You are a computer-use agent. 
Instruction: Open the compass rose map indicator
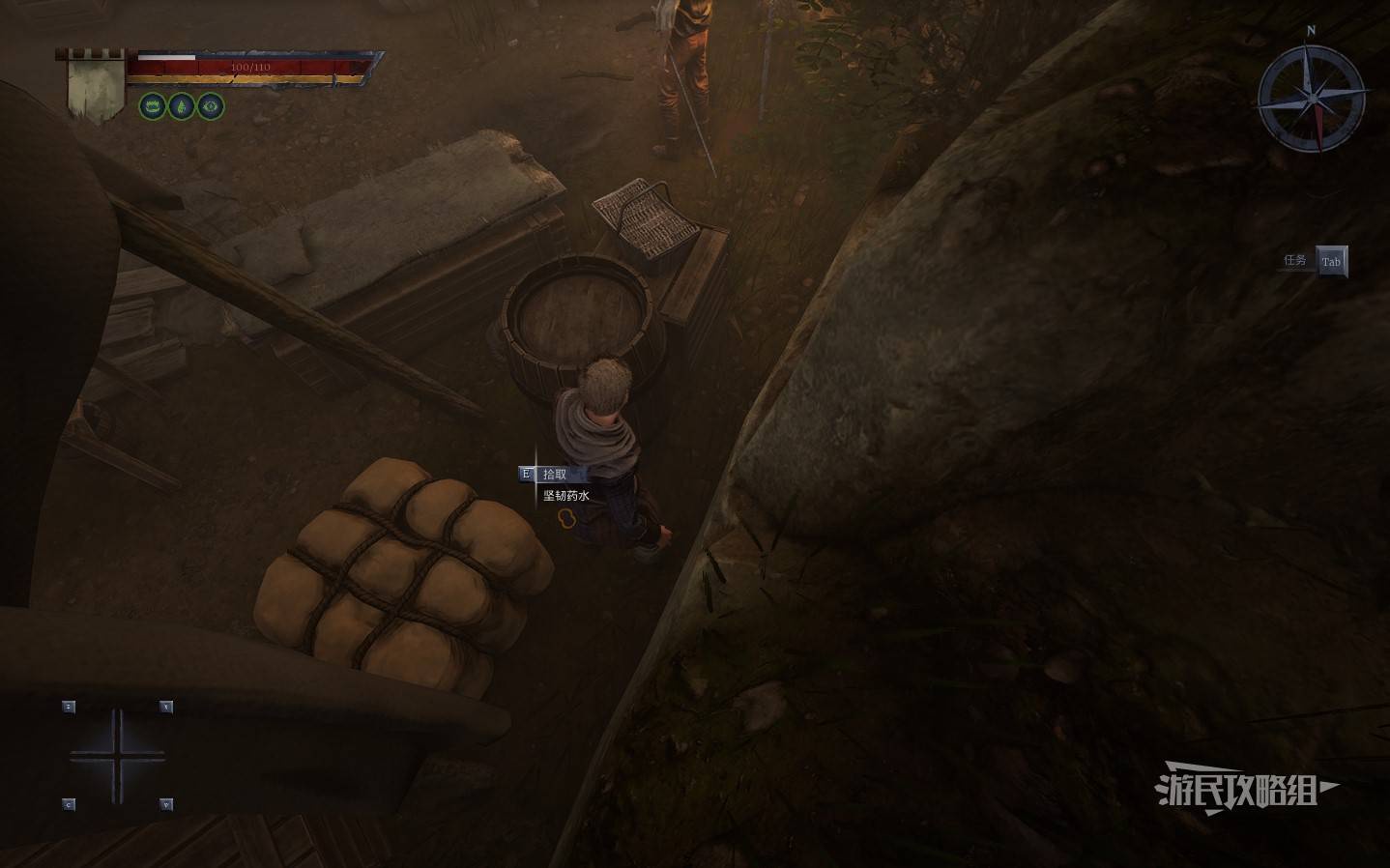1313,98
